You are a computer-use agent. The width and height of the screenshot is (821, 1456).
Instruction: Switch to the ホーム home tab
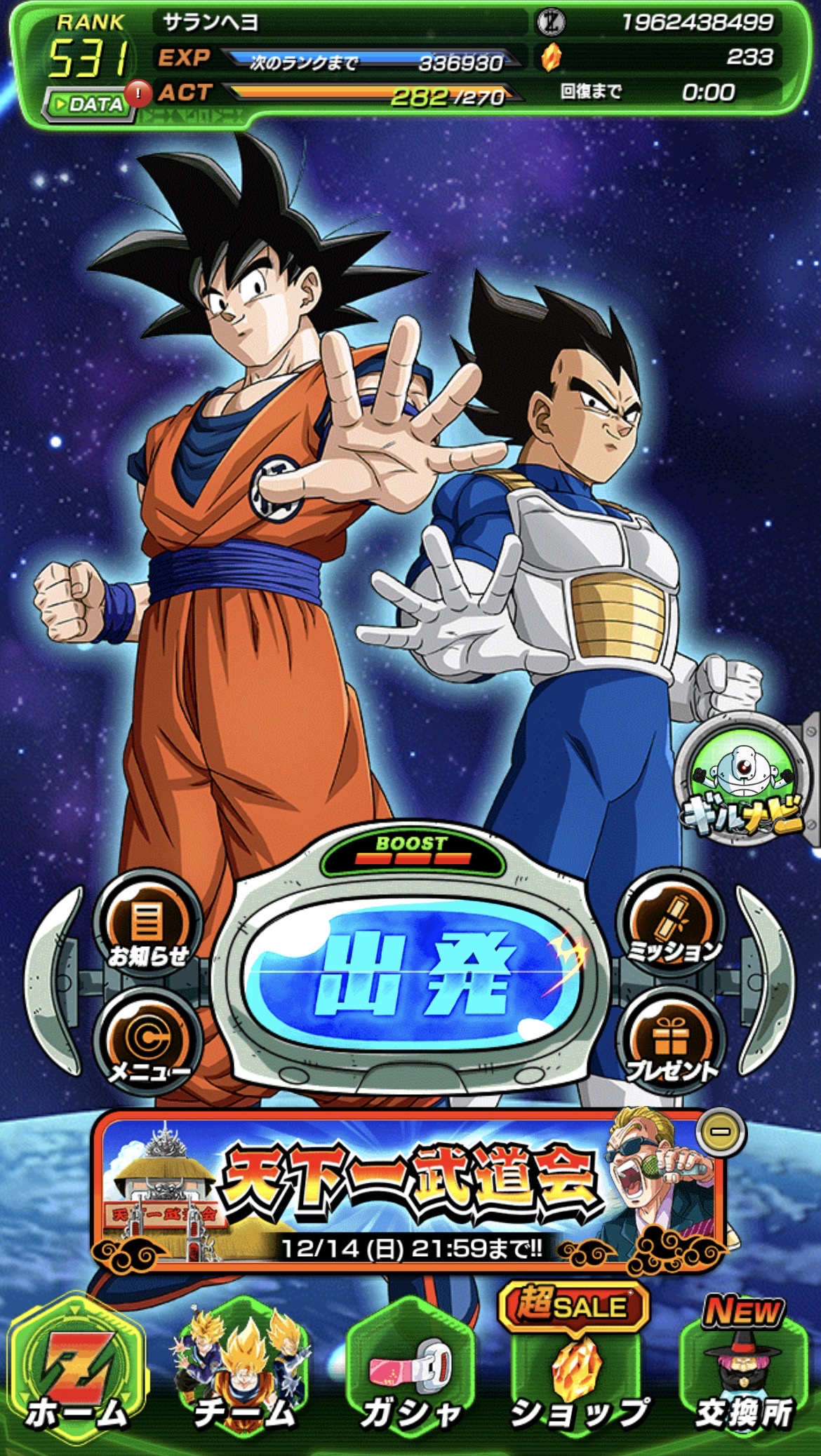point(77,1371)
